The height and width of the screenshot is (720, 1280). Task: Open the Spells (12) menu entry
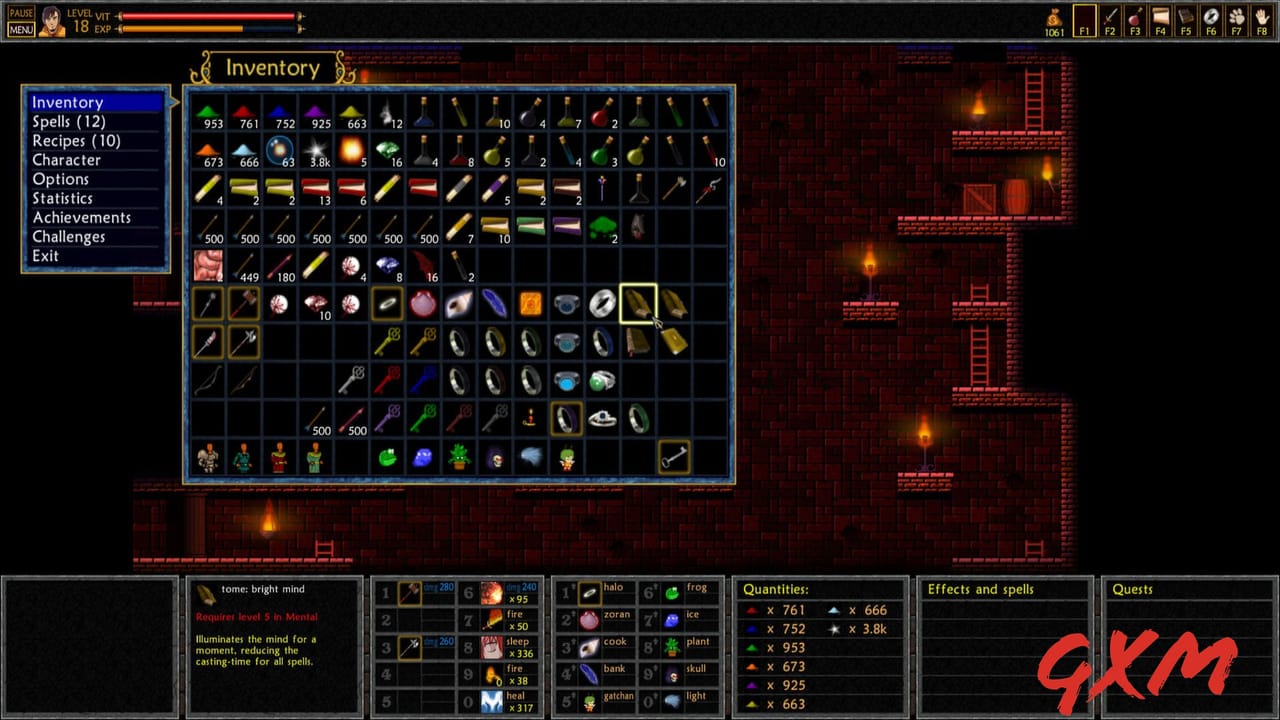tap(69, 121)
